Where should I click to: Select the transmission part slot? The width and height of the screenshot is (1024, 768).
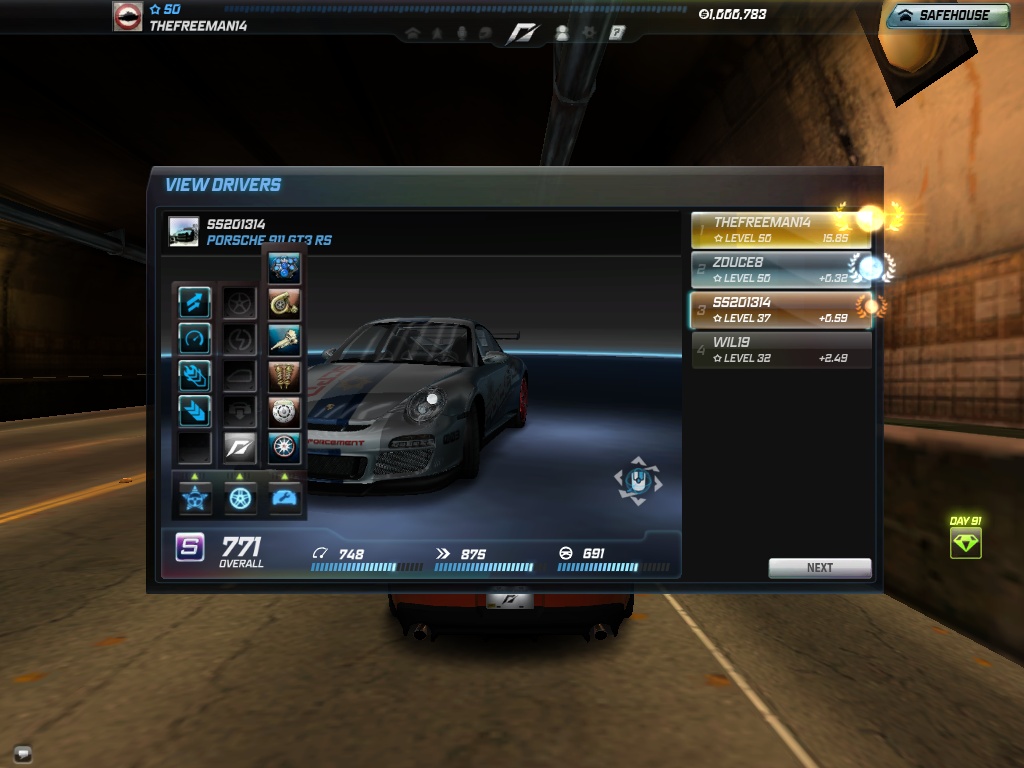coord(285,340)
